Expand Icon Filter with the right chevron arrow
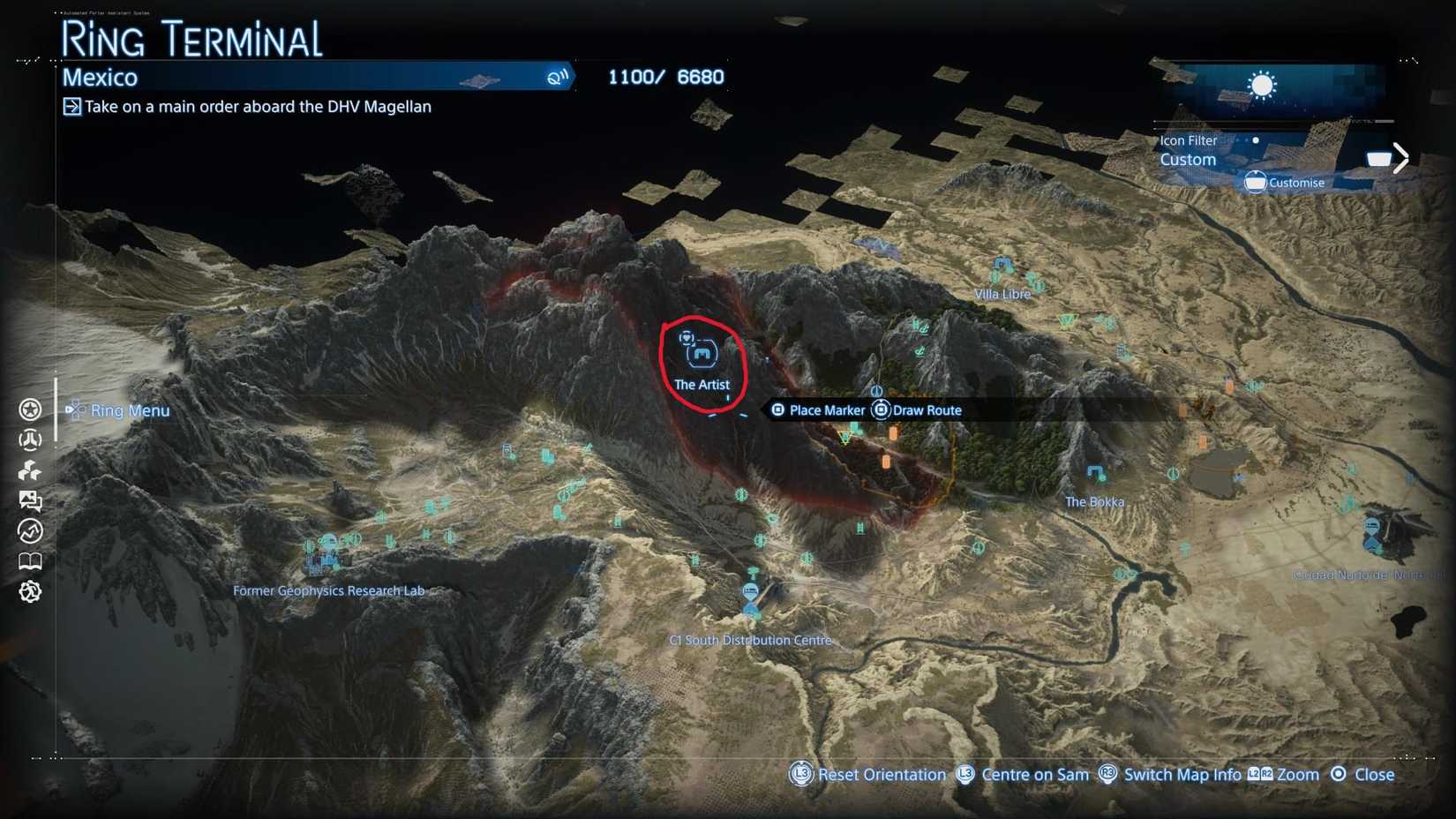1456x819 pixels. coord(1401,157)
